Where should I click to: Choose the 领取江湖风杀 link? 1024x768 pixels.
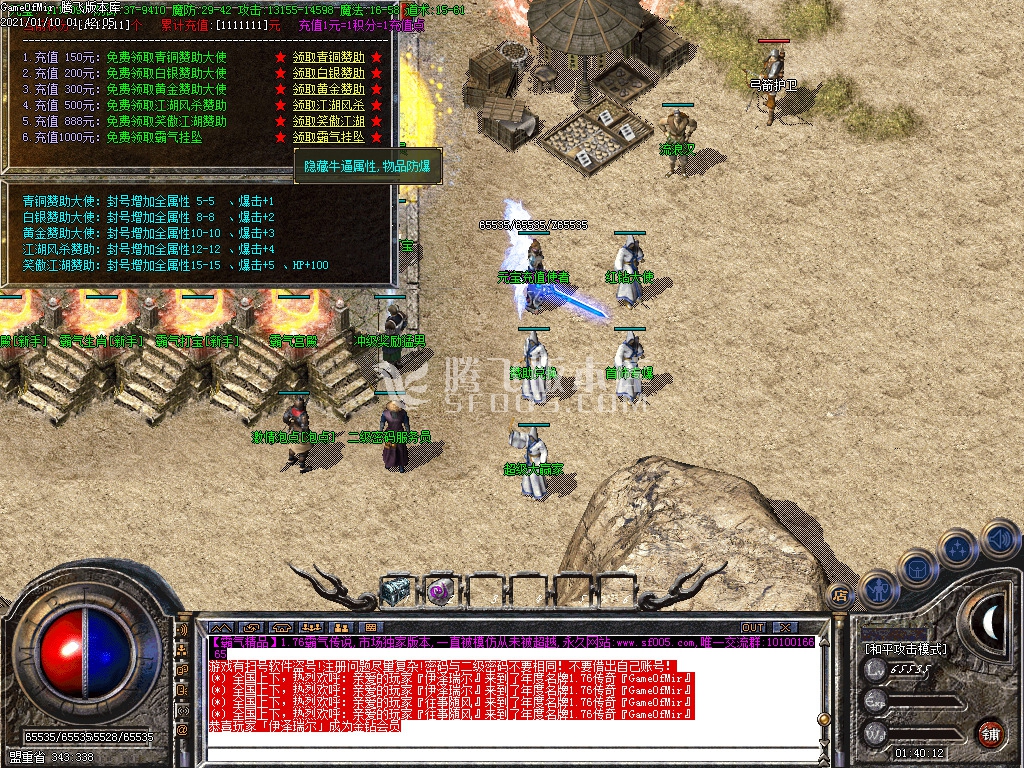[x=328, y=105]
